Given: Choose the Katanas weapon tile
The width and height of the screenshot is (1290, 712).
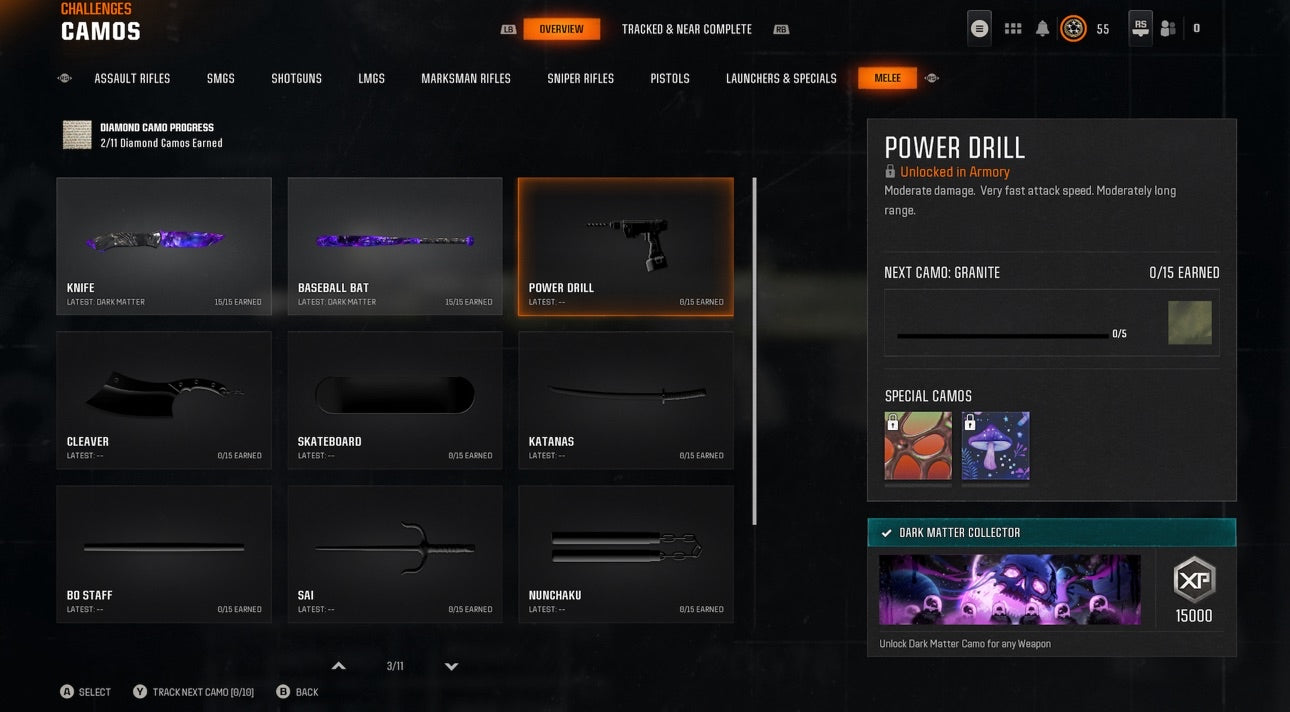Looking at the screenshot, I should click(x=626, y=400).
